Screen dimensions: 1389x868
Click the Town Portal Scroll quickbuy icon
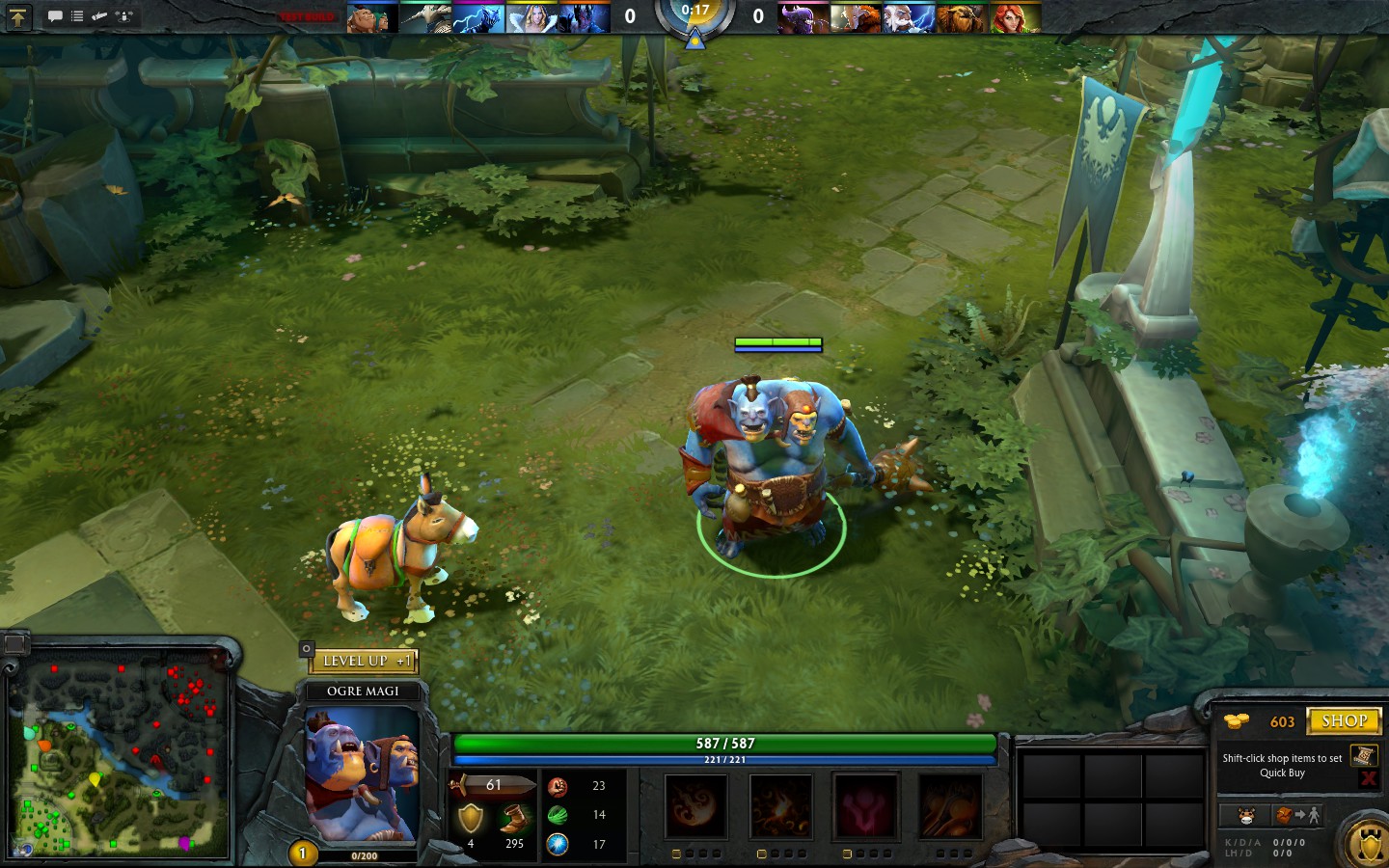coord(1363,756)
